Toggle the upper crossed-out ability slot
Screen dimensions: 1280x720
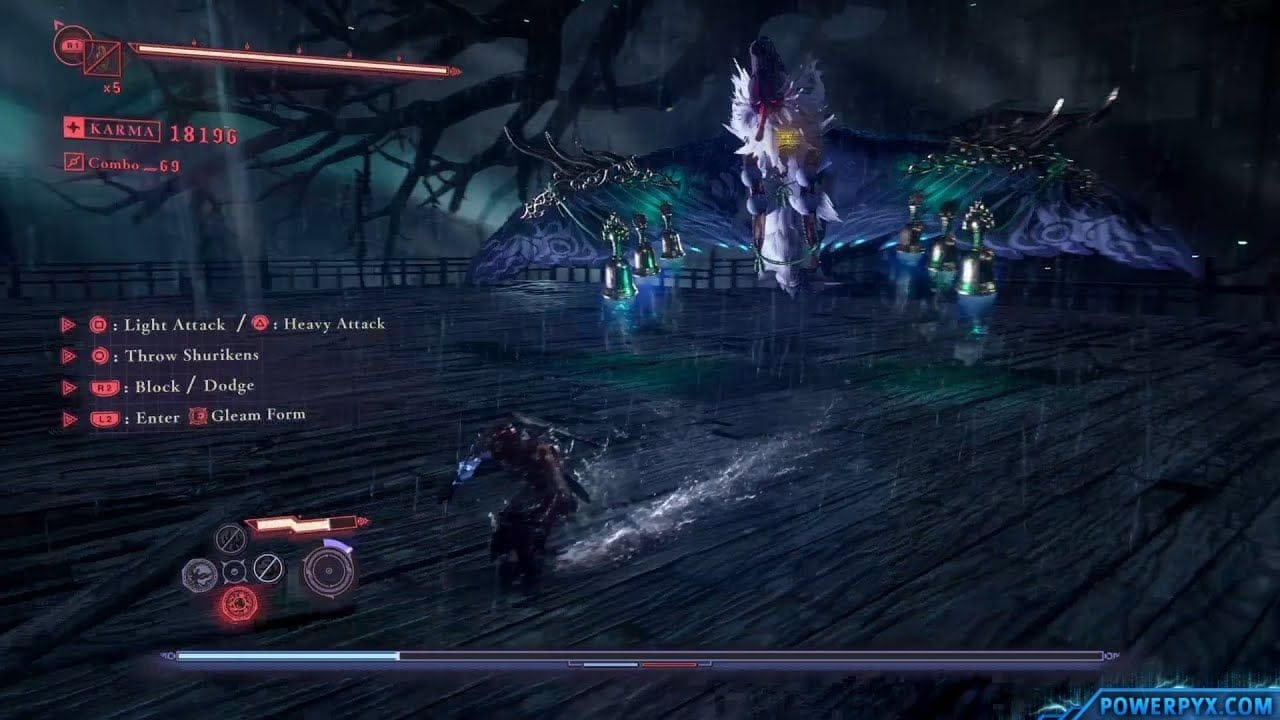(x=231, y=540)
